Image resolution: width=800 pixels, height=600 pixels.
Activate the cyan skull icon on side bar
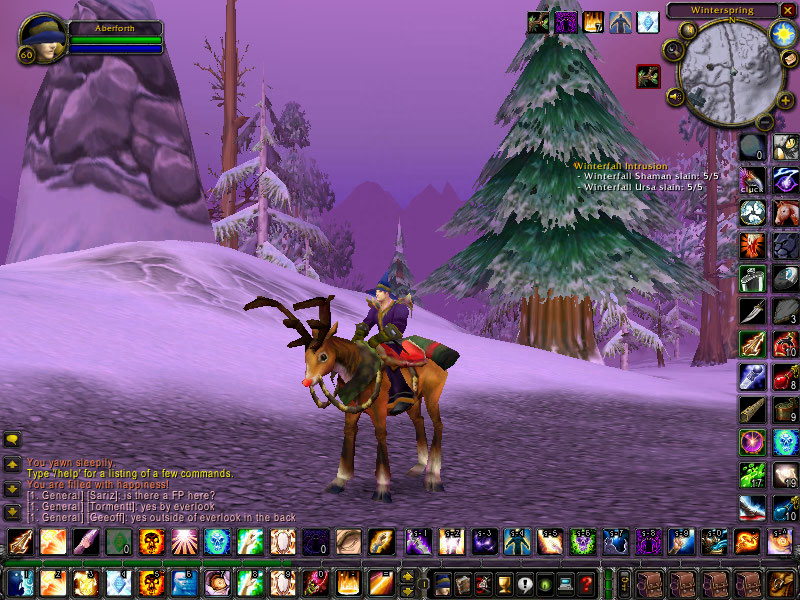coord(785,442)
